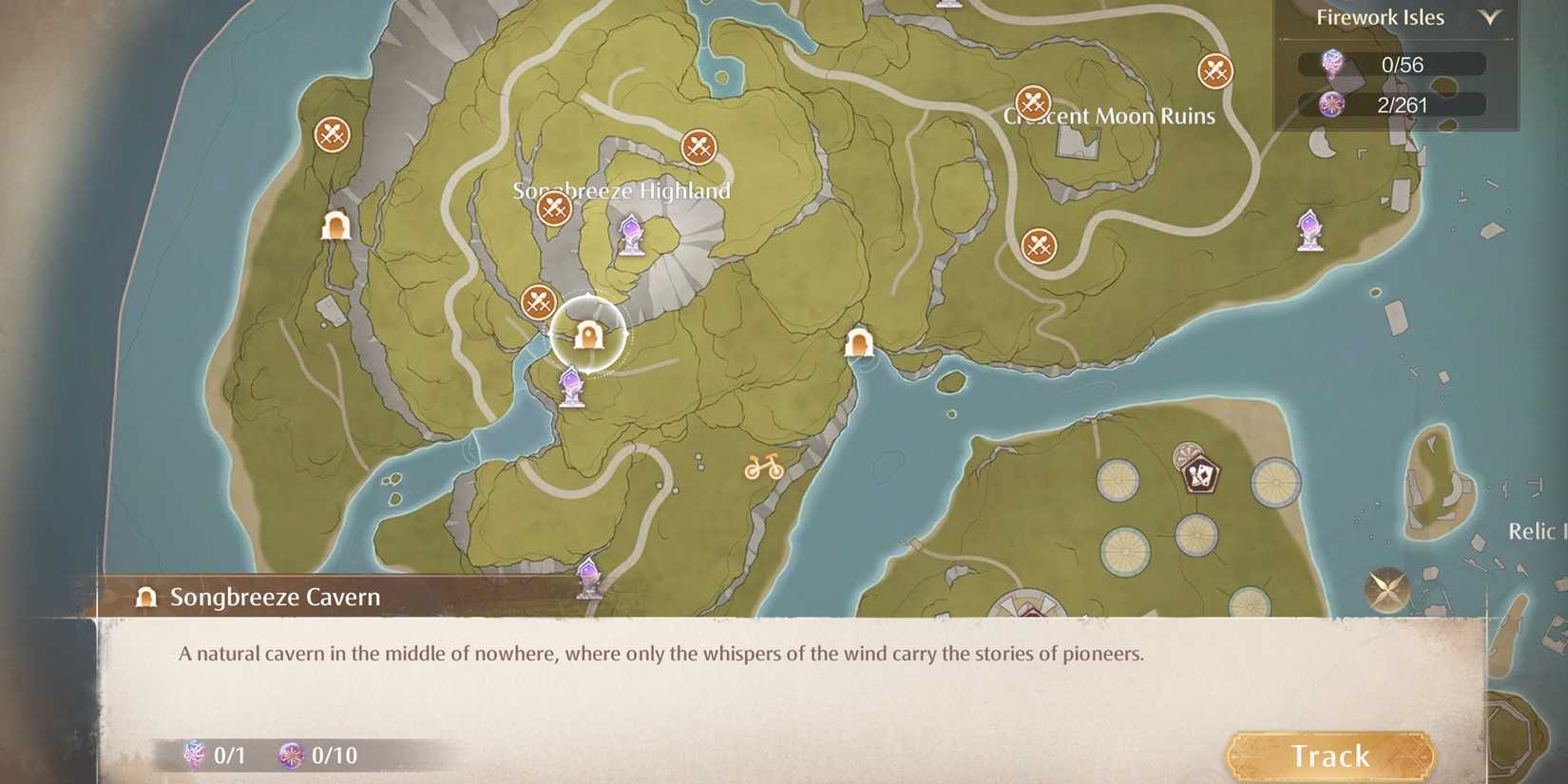Select the highlighted Songbreeze Cavern marker

tap(589, 335)
